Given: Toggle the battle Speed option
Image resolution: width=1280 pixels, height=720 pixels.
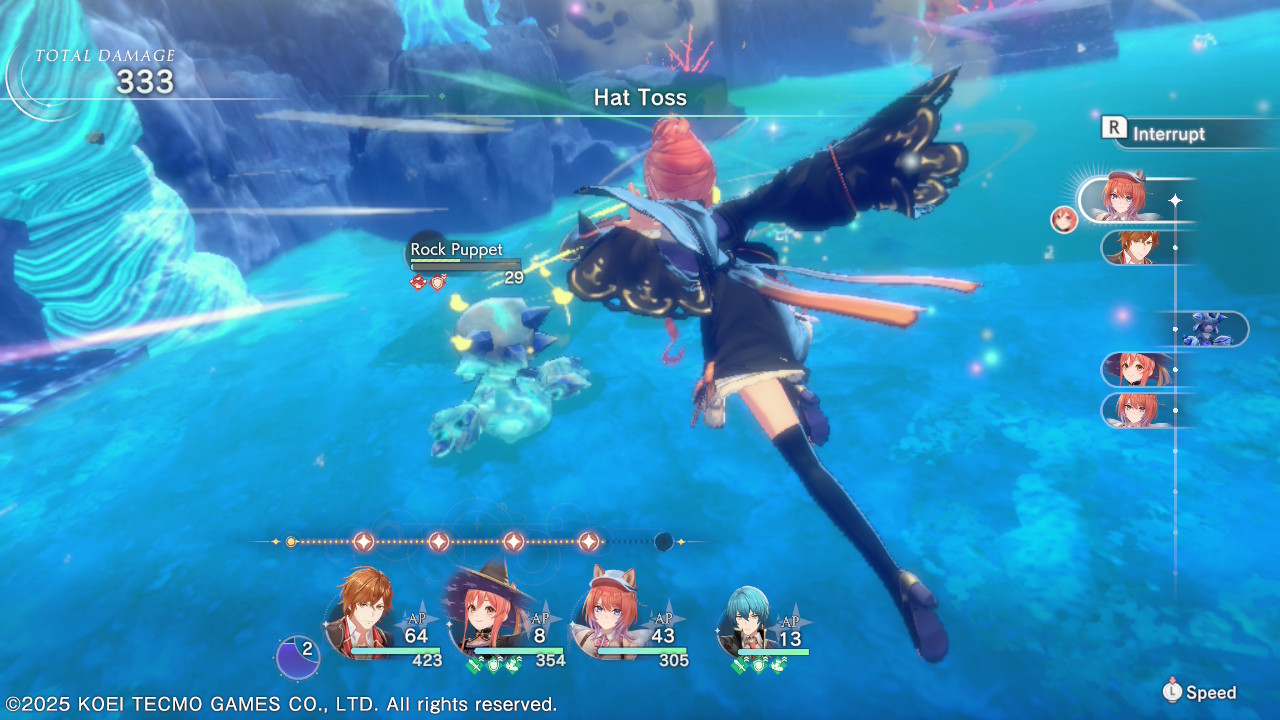Looking at the screenshot, I should (x=1200, y=692).
